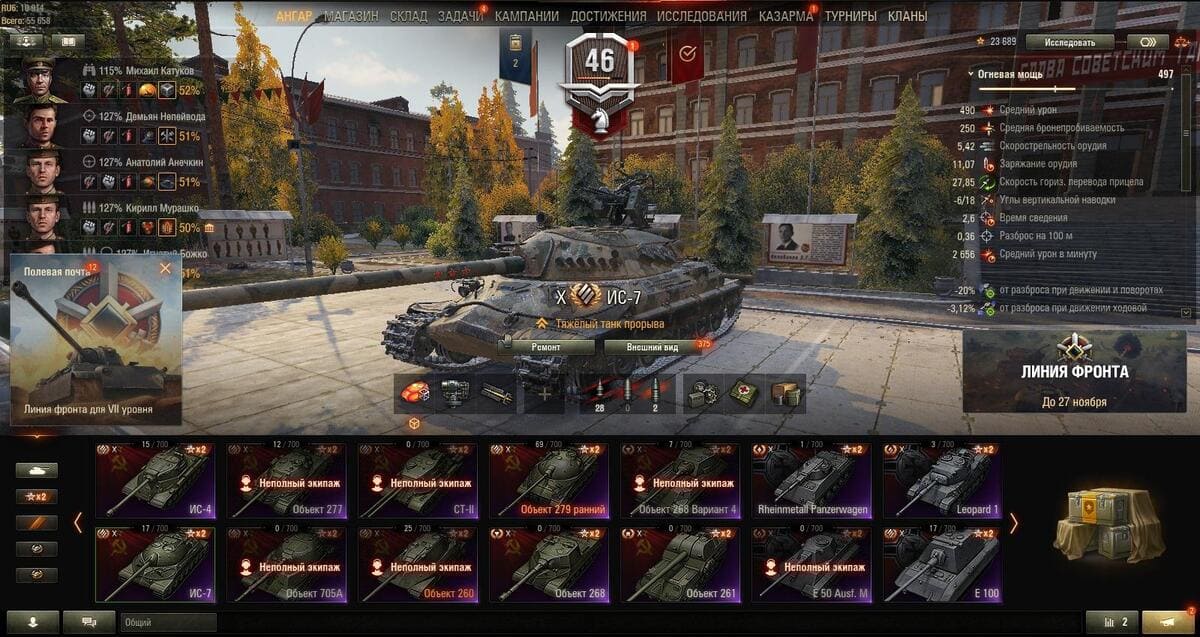Open the КАЗАРМА barracks tab
Image resolution: width=1200 pixels, height=637 pixels.
point(786,16)
